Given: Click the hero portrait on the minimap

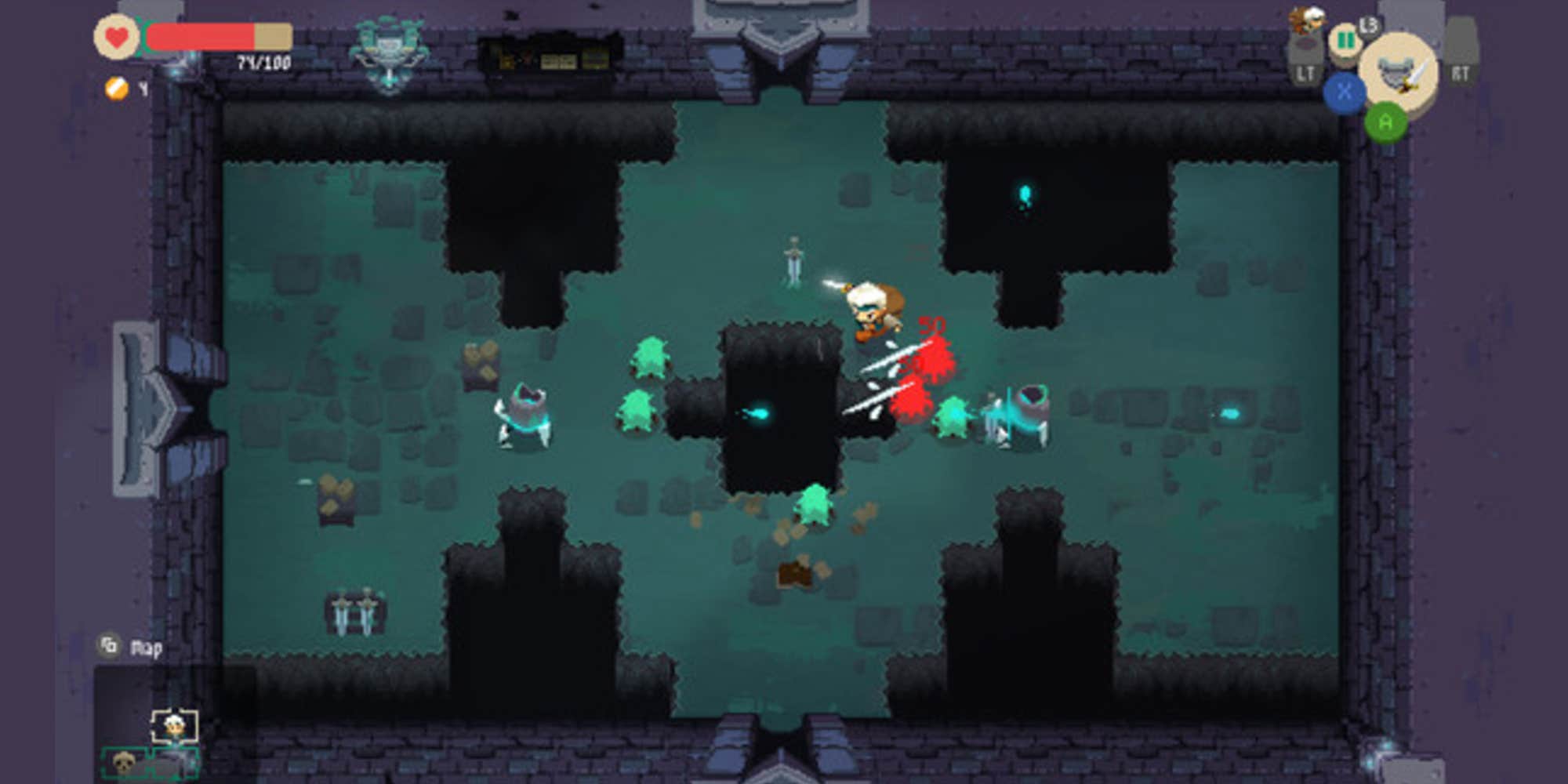Looking at the screenshot, I should tap(174, 725).
